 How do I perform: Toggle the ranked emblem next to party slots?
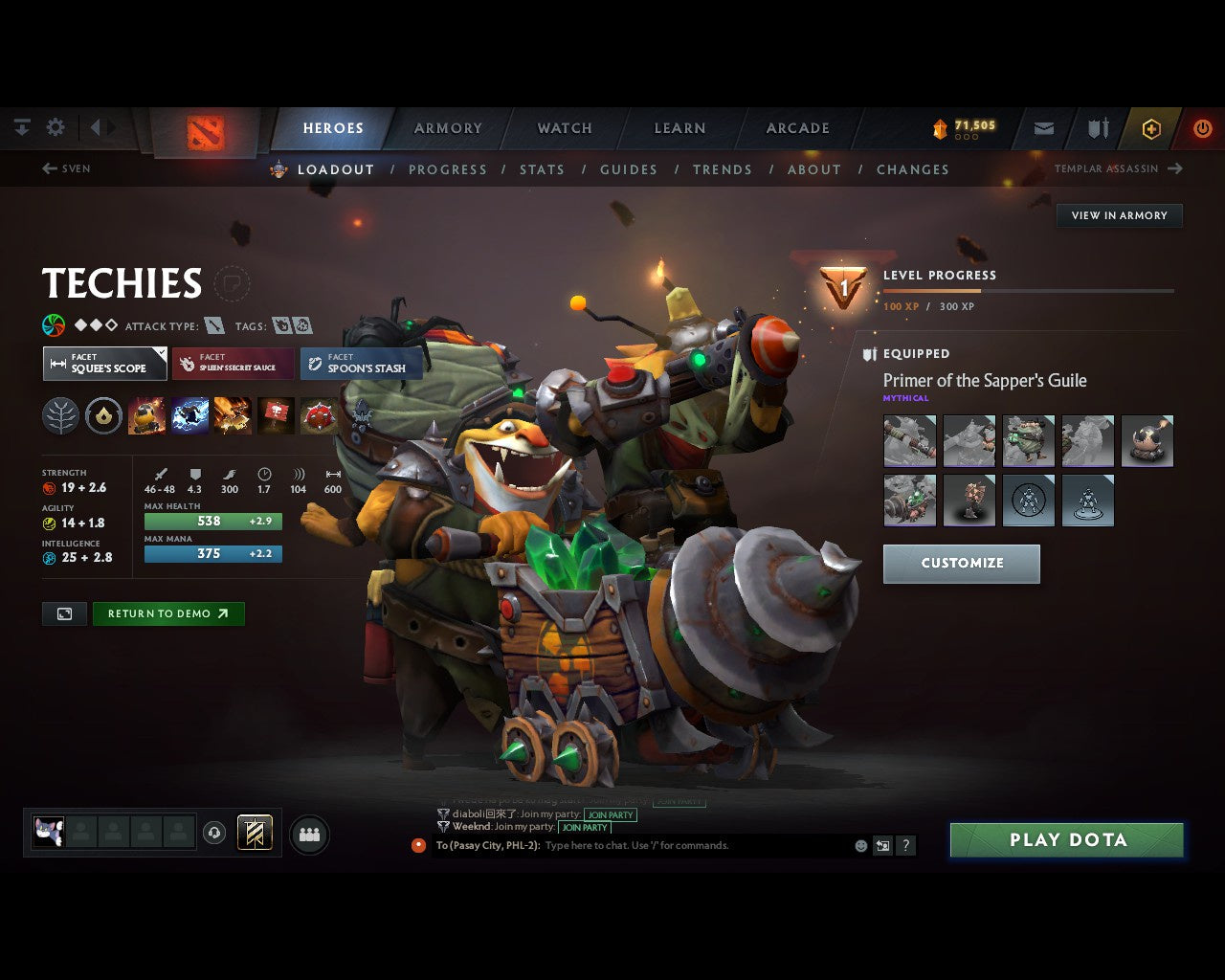255,833
